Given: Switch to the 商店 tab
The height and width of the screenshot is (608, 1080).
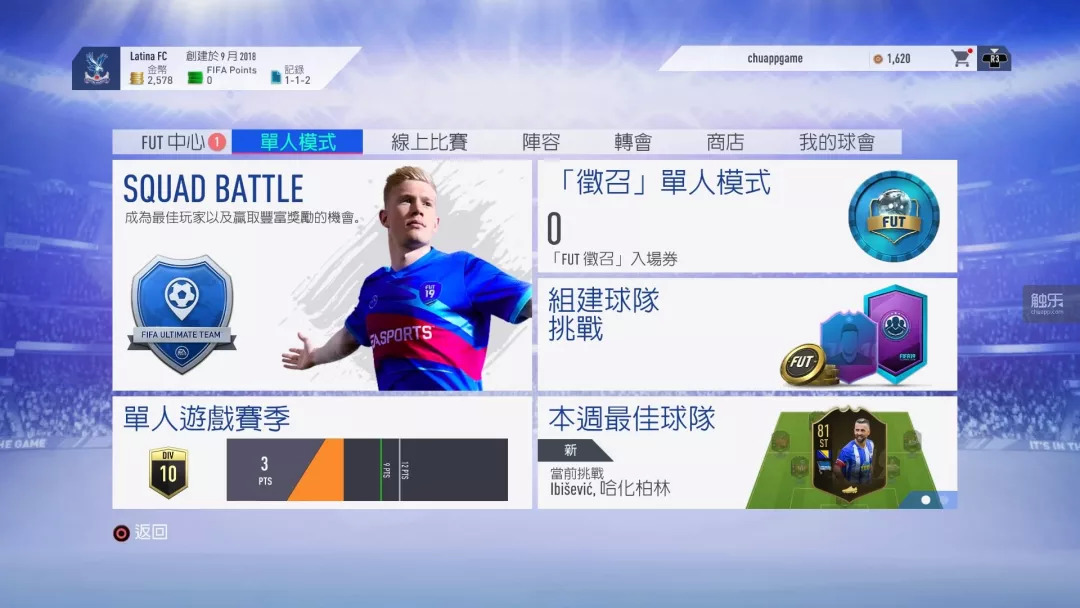Looking at the screenshot, I should click(725, 142).
